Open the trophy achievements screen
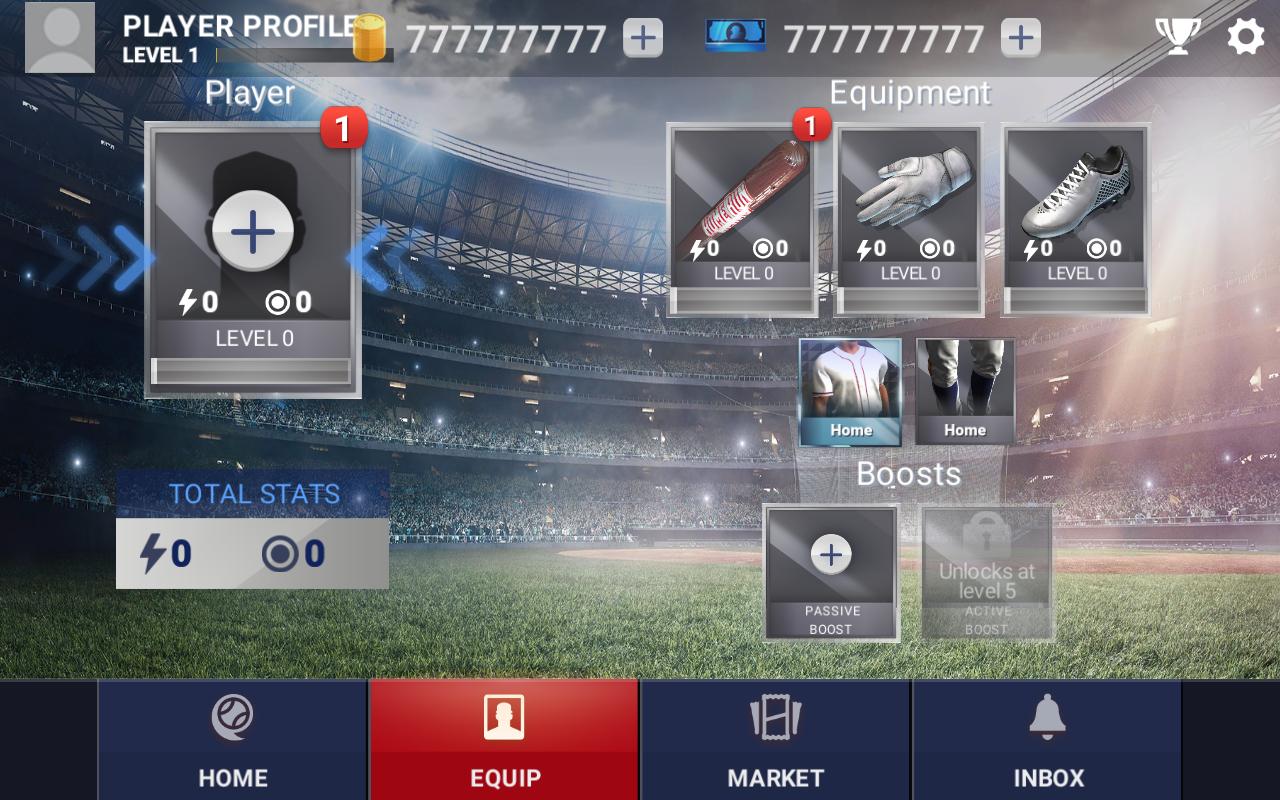 pos(1178,37)
